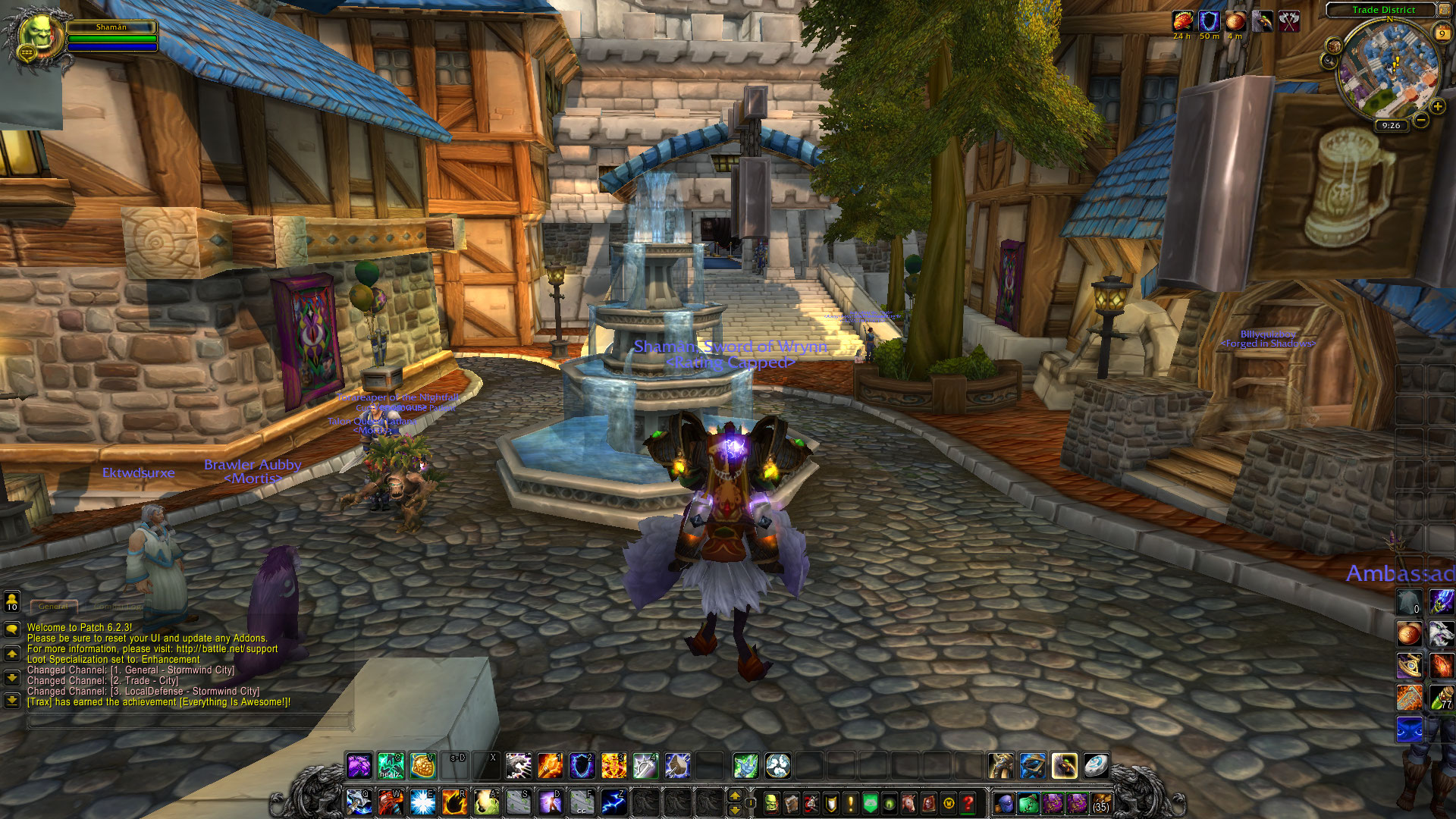Open the calendar button showing 9

click(1442, 33)
